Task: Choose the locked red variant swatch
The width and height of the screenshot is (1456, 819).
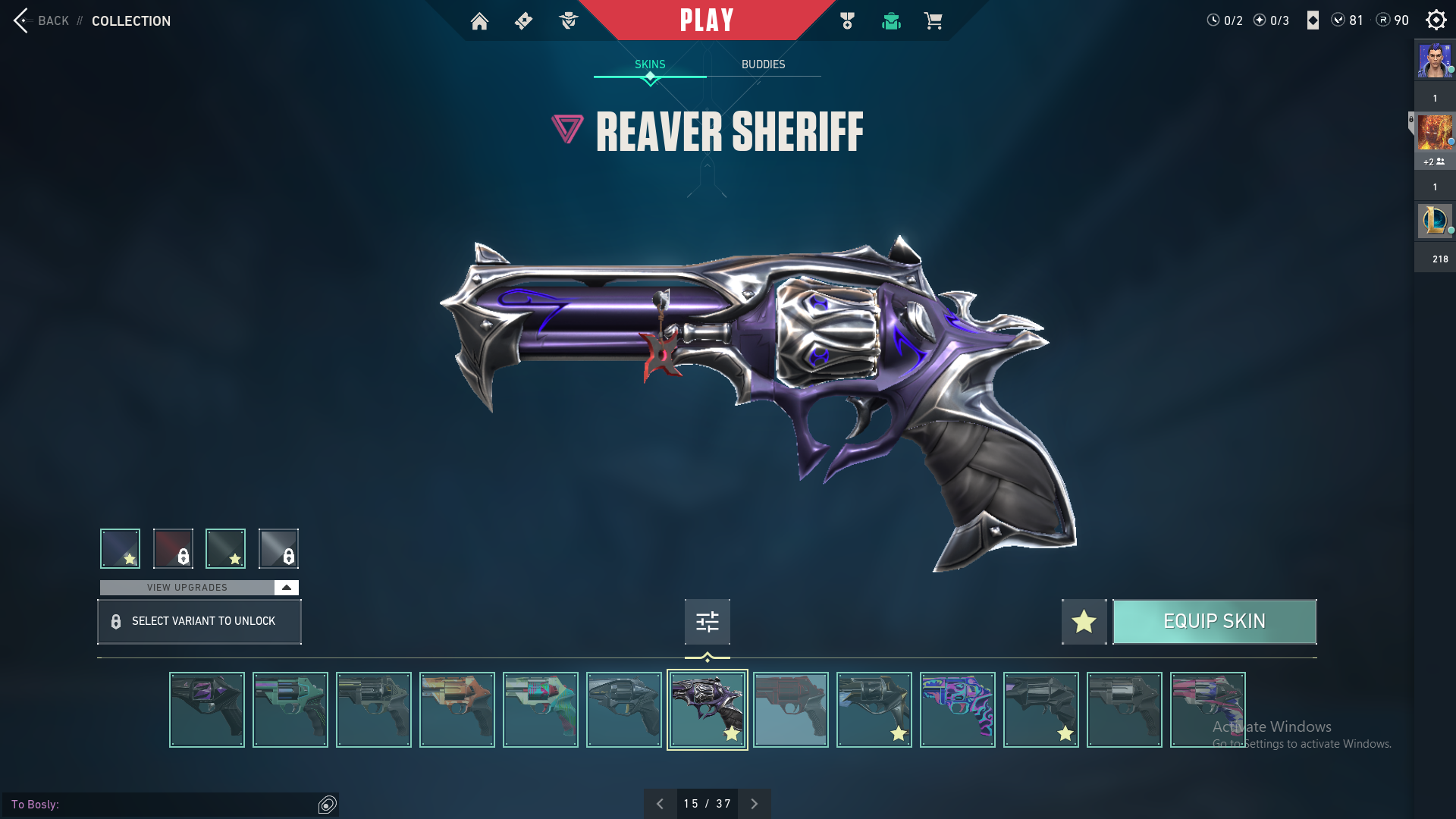Action: 173,548
